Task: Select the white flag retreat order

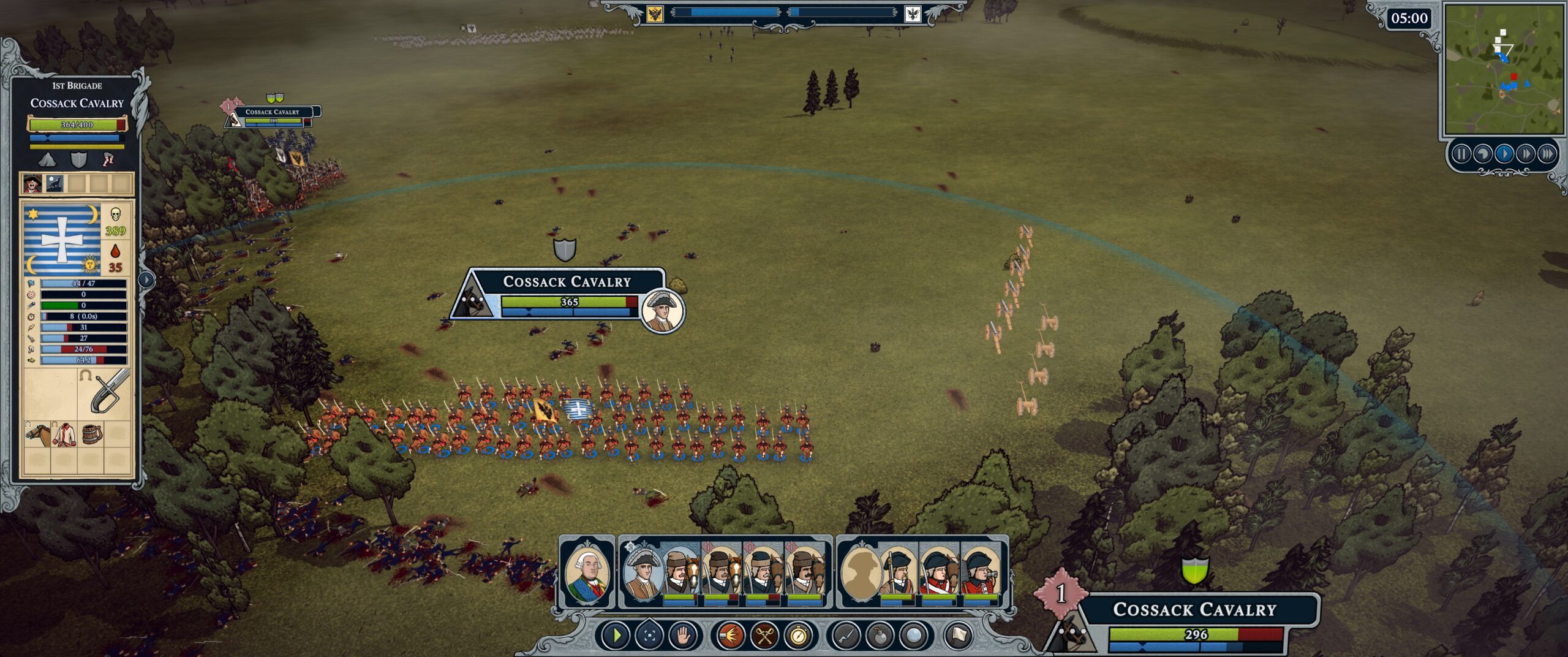Action: click(959, 636)
